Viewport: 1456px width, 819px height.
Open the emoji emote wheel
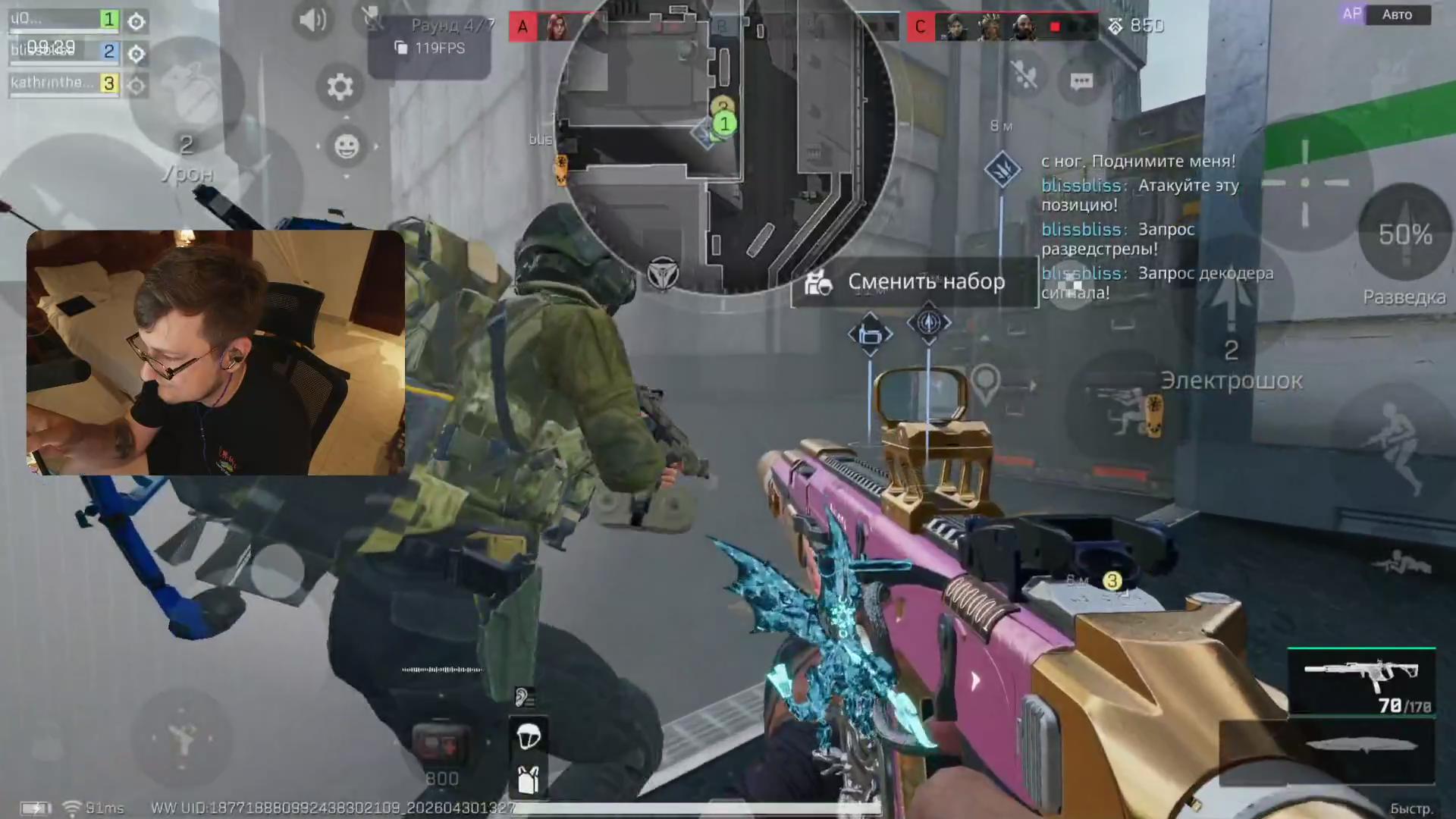[347, 146]
